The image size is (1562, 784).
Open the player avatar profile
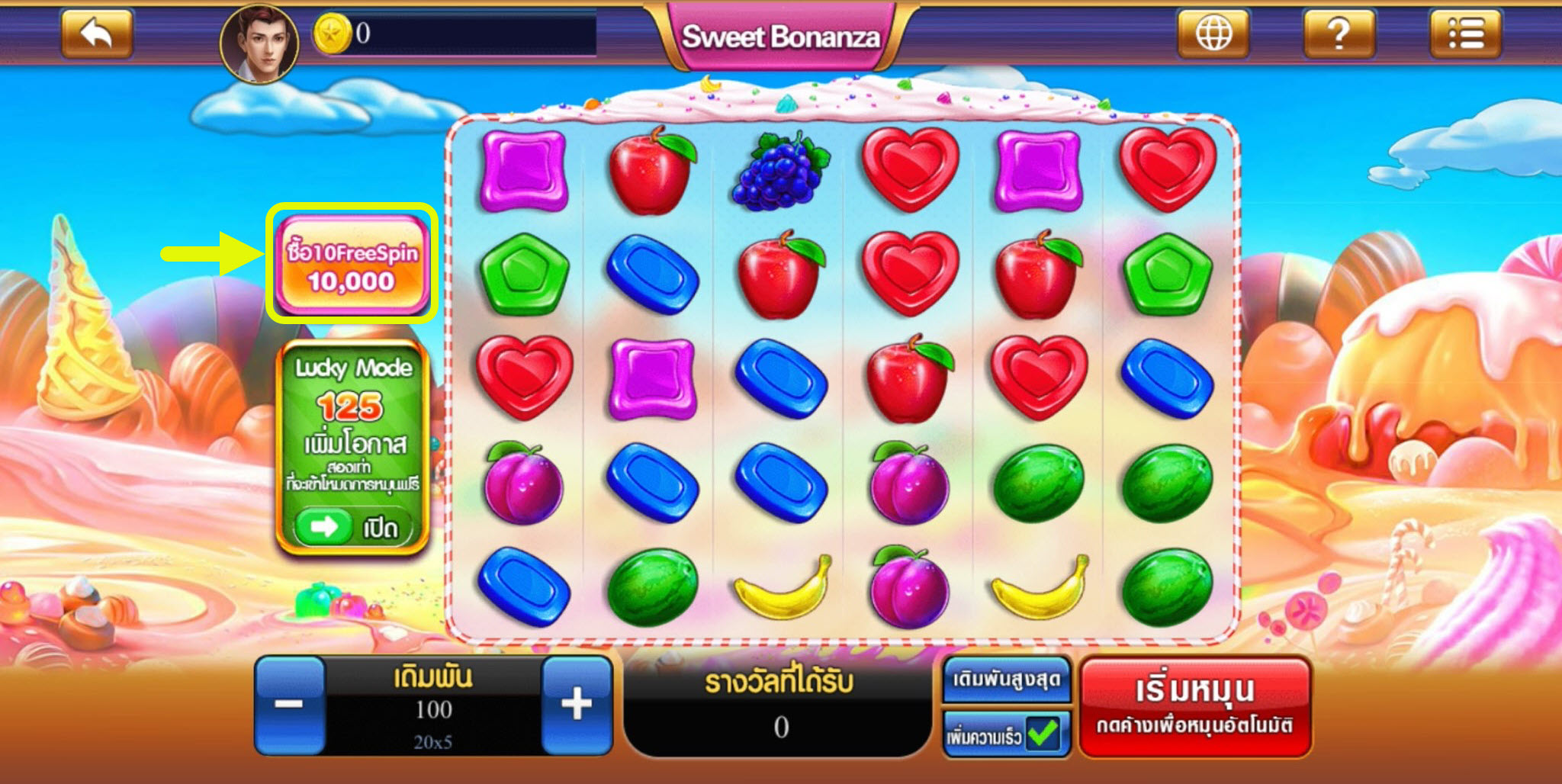[x=259, y=43]
